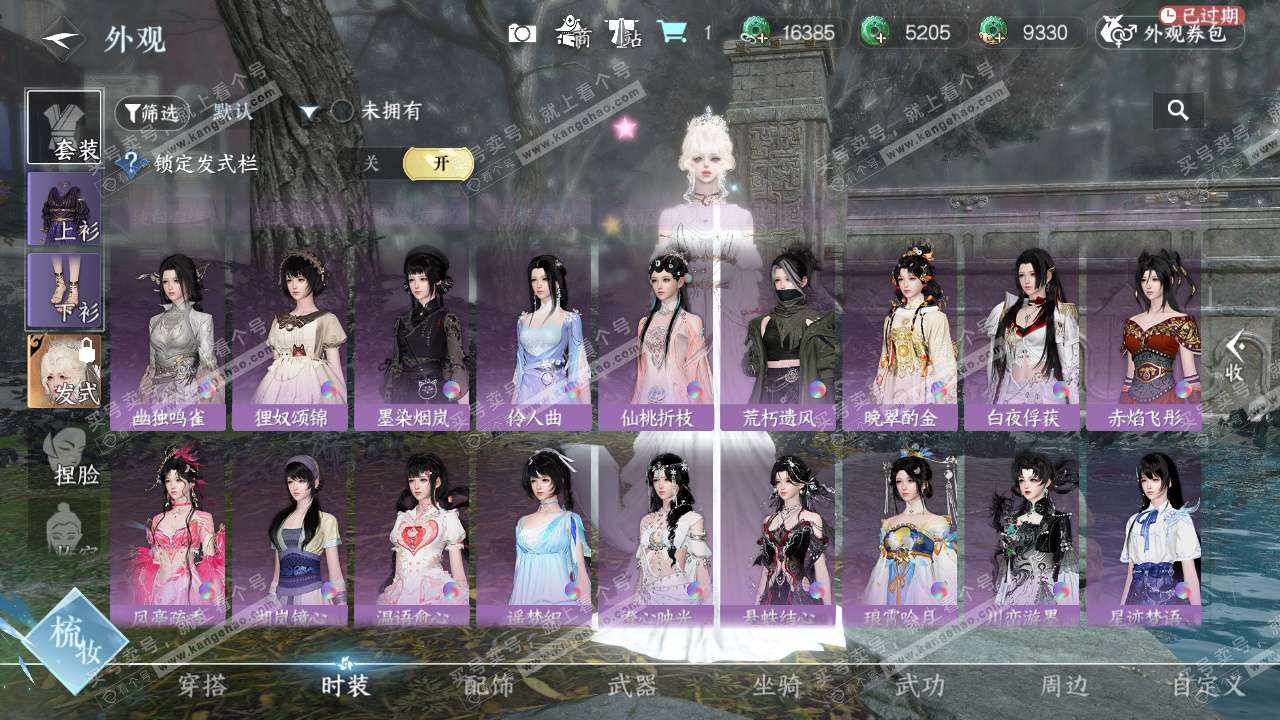
Task: Tick the 未拥有 checkbox
Action: (343, 111)
